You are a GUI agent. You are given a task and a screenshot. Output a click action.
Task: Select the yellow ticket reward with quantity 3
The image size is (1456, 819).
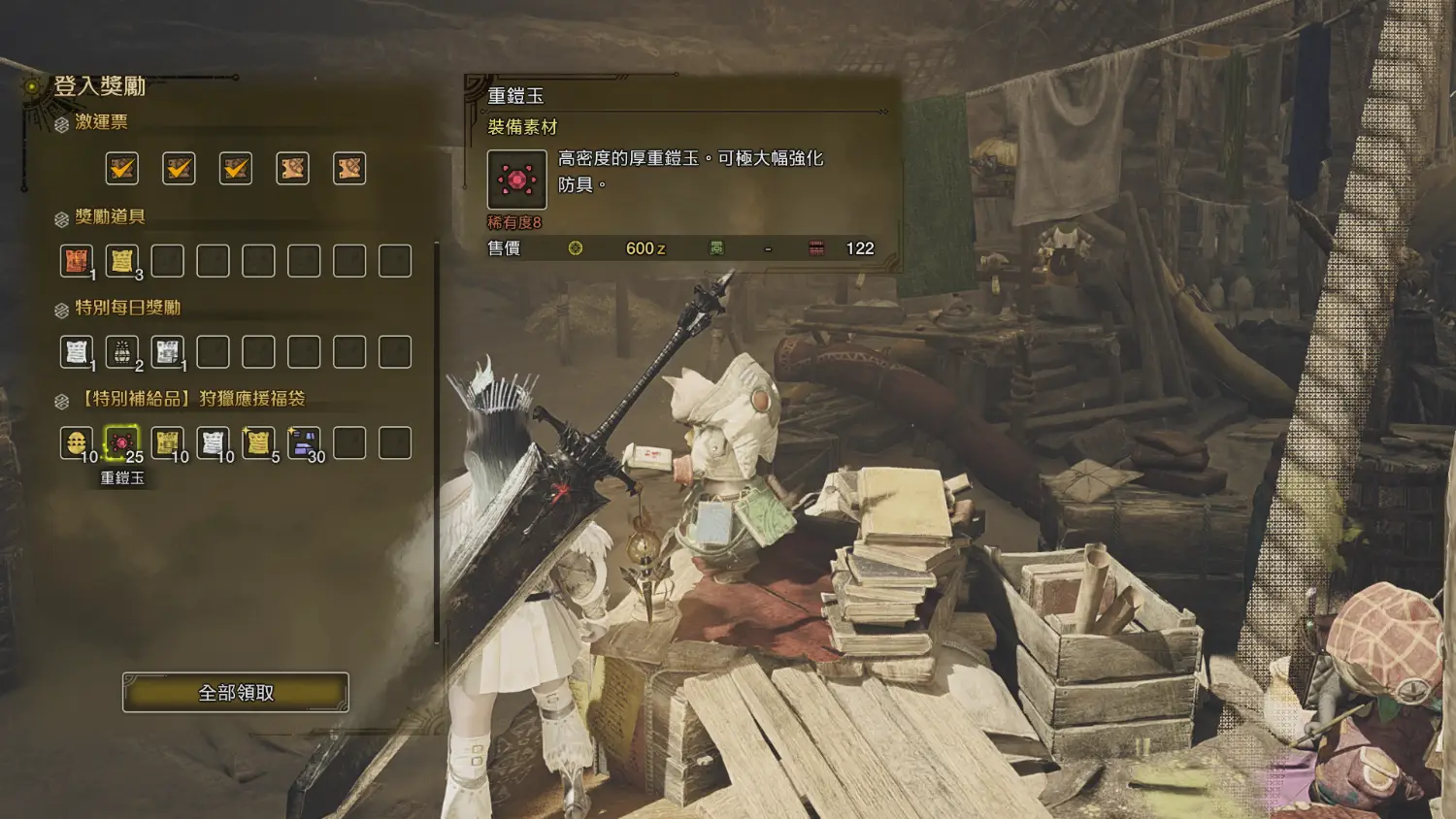(x=122, y=260)
